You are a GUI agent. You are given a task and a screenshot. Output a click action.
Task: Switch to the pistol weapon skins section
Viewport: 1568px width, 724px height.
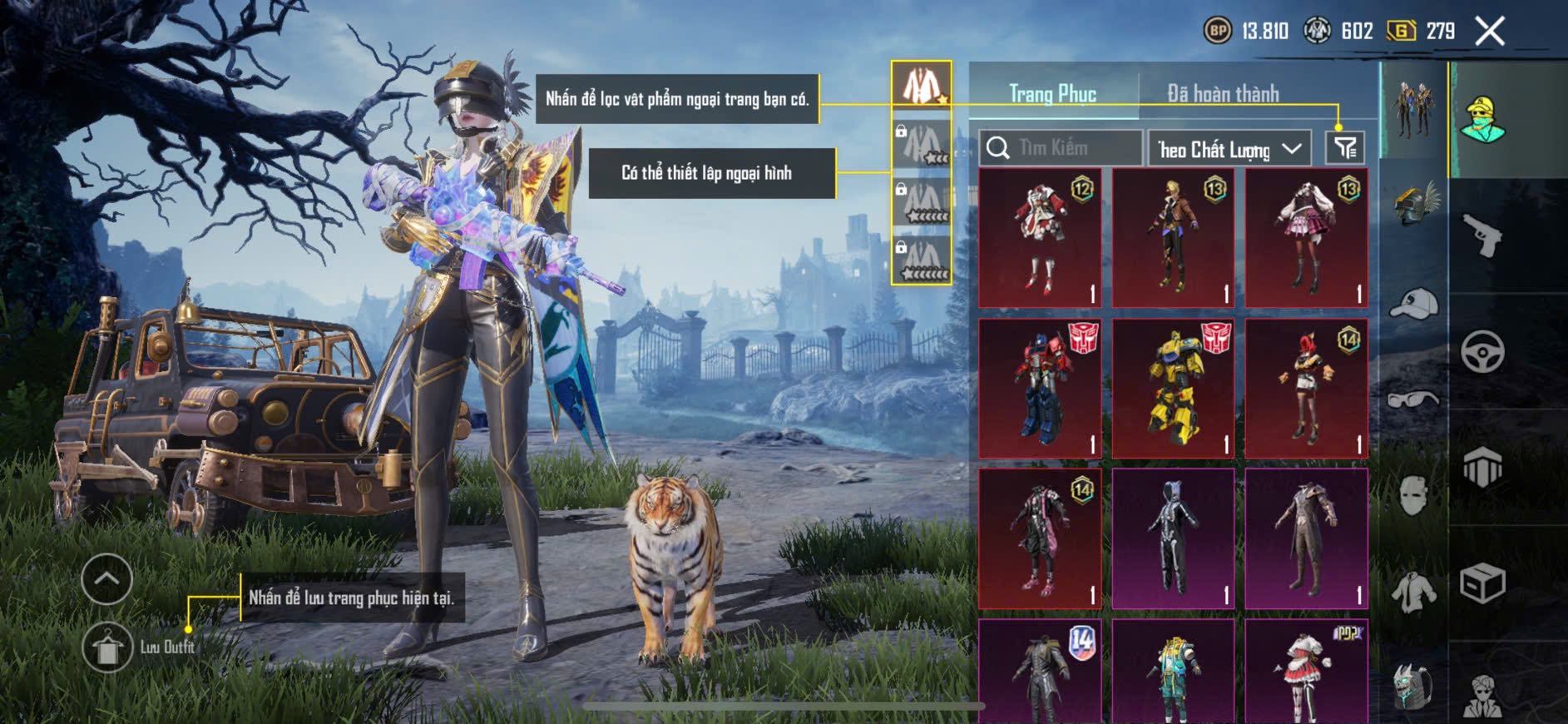(1482, 236)
